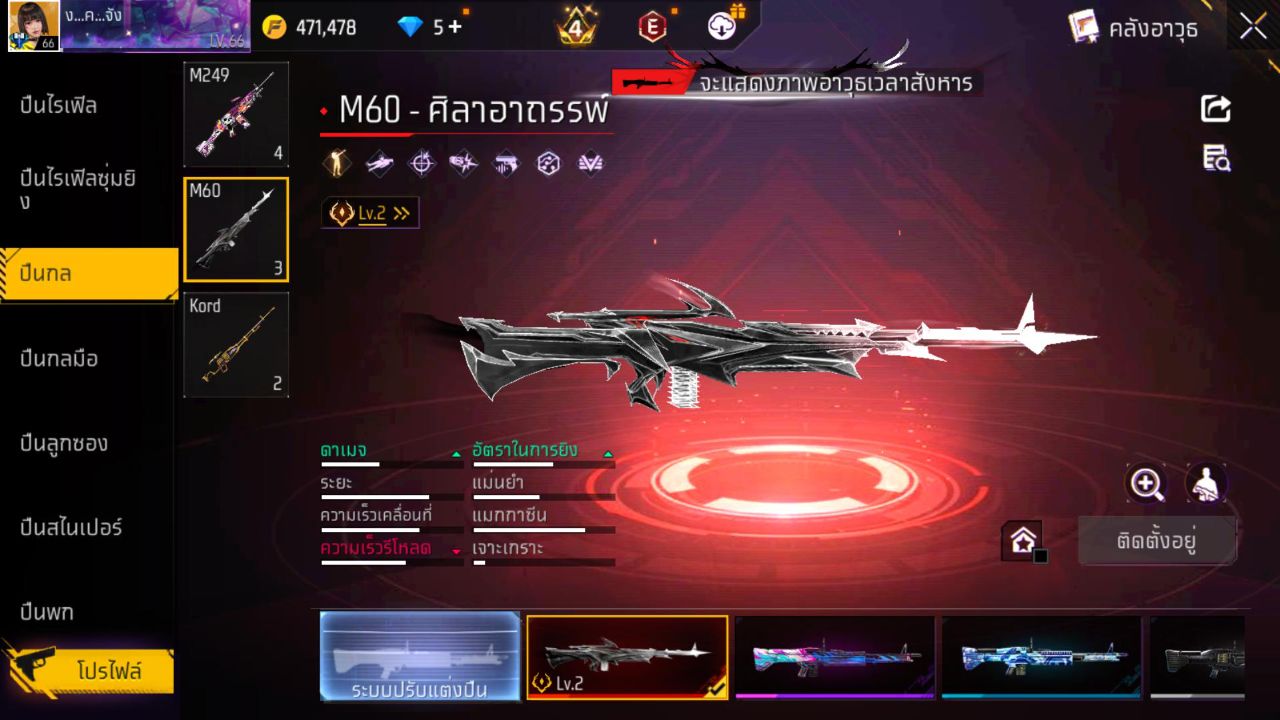1280x720 pixels.
Task: Click the red down arrow on ความเร็วรีโหลด stat
Action: 457,551
